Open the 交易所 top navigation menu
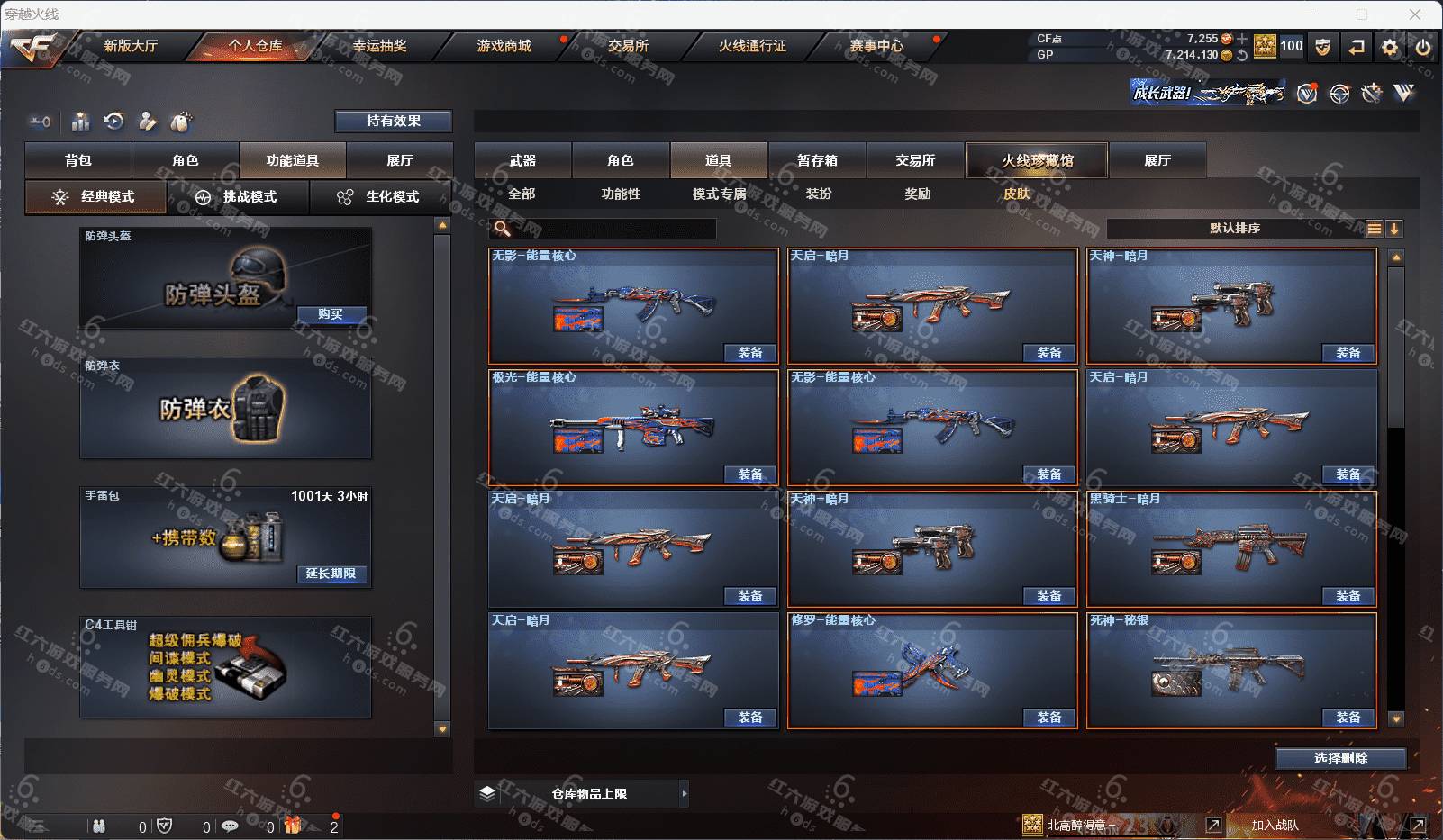The height and width of the screenshot is (840, 1443). (x=628, y=46)
